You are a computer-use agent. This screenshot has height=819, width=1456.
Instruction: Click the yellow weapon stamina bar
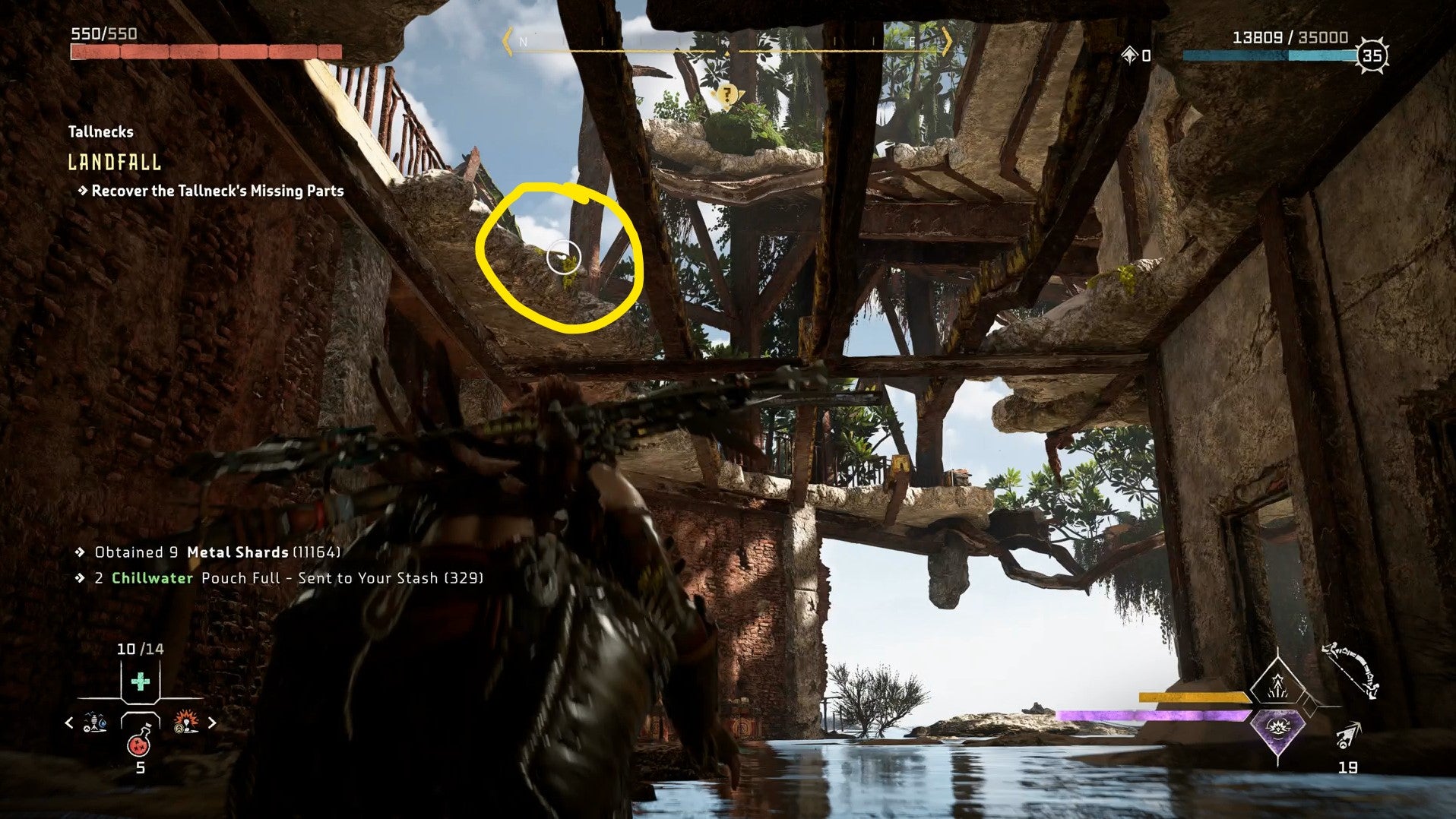click(x=1193, y=696)
